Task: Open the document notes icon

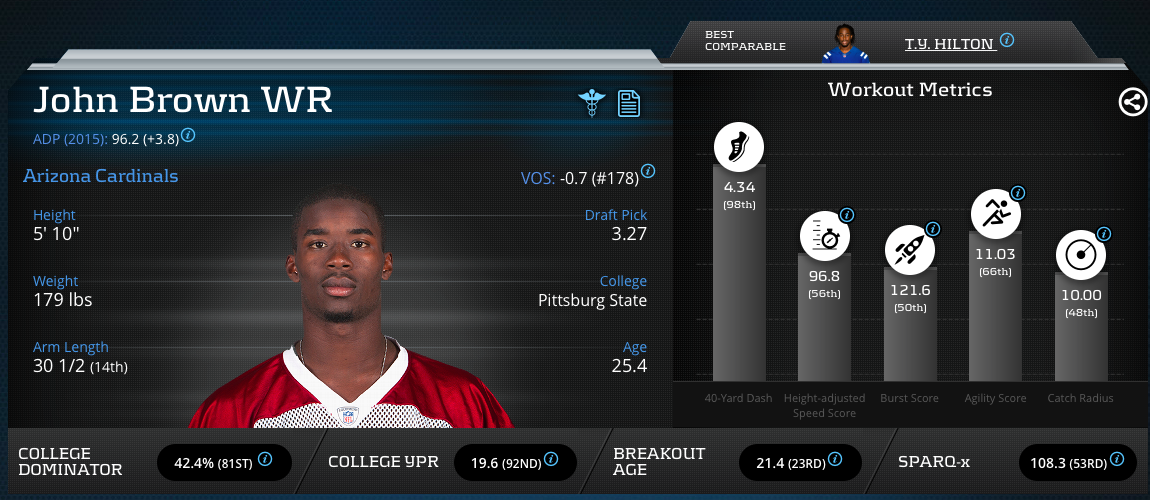Action: 629,102
